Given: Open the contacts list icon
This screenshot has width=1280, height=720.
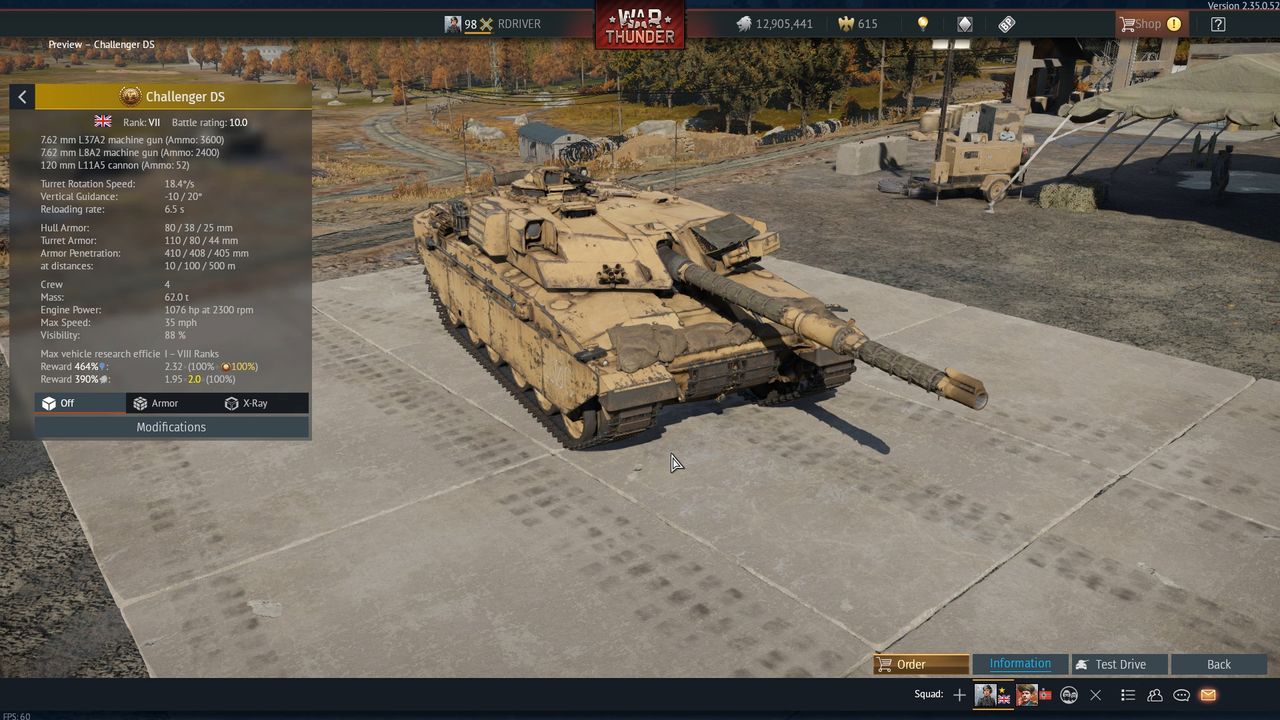Looking at the screenshot, I should click(x=1155, y=695).
